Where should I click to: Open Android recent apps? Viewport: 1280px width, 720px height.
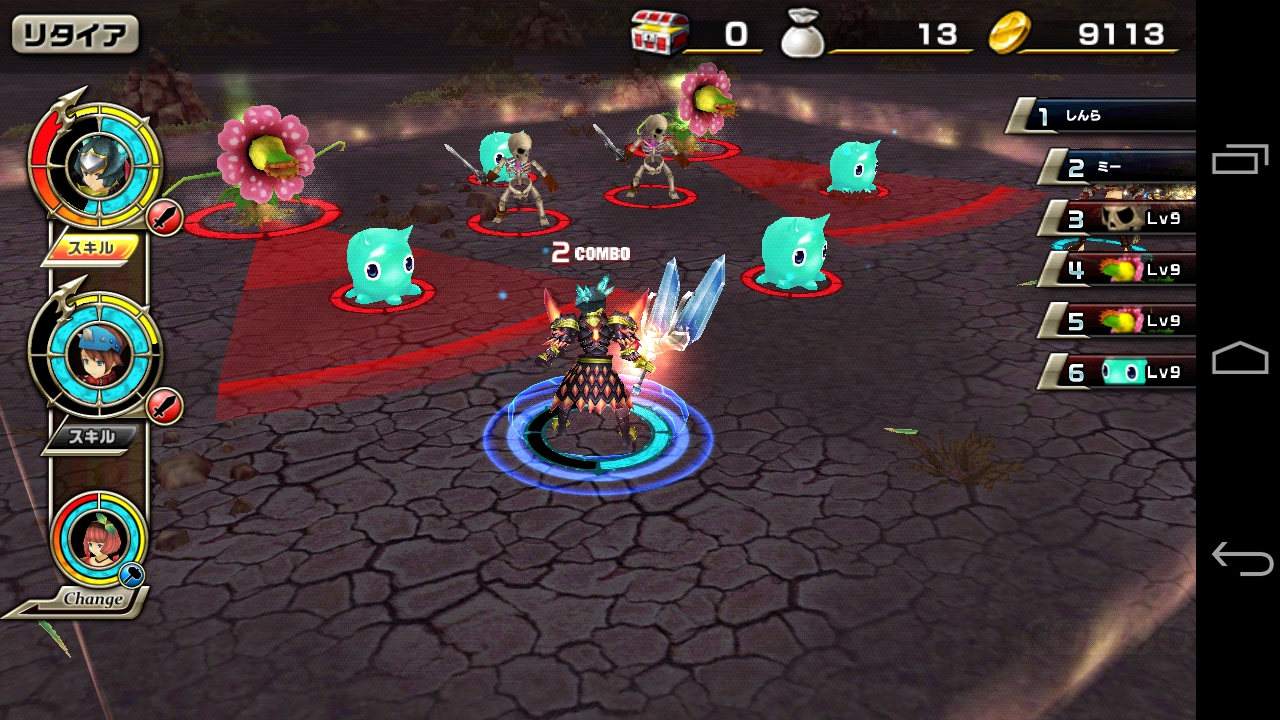click(x=1240, y=160)
